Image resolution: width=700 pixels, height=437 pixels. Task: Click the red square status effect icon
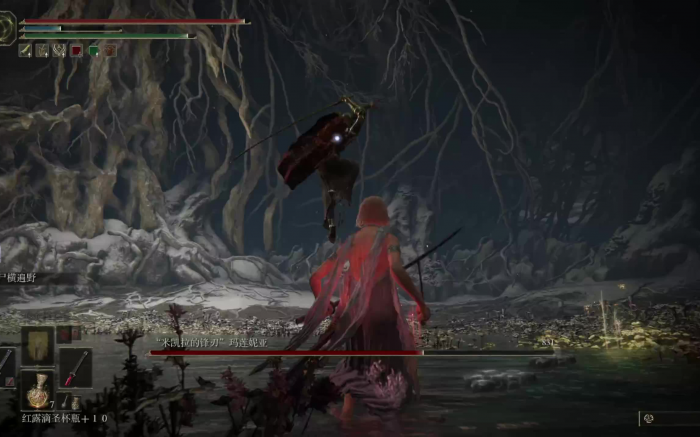click(76, 50)
